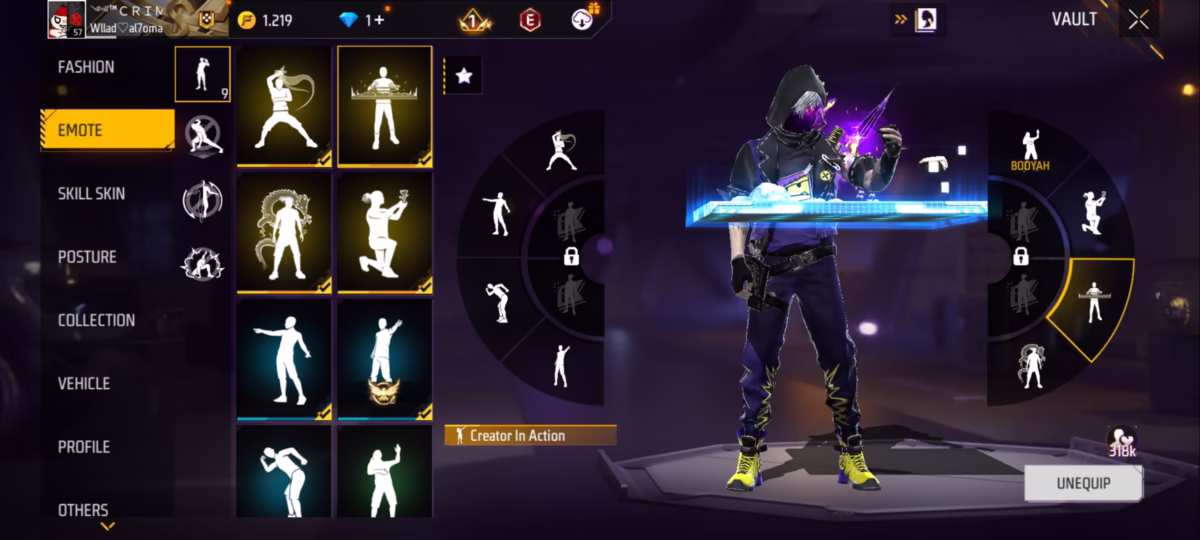Select the long-haired dancer emote thumbnail
This screenshot has height=540, width=1200.
[284, 106]
